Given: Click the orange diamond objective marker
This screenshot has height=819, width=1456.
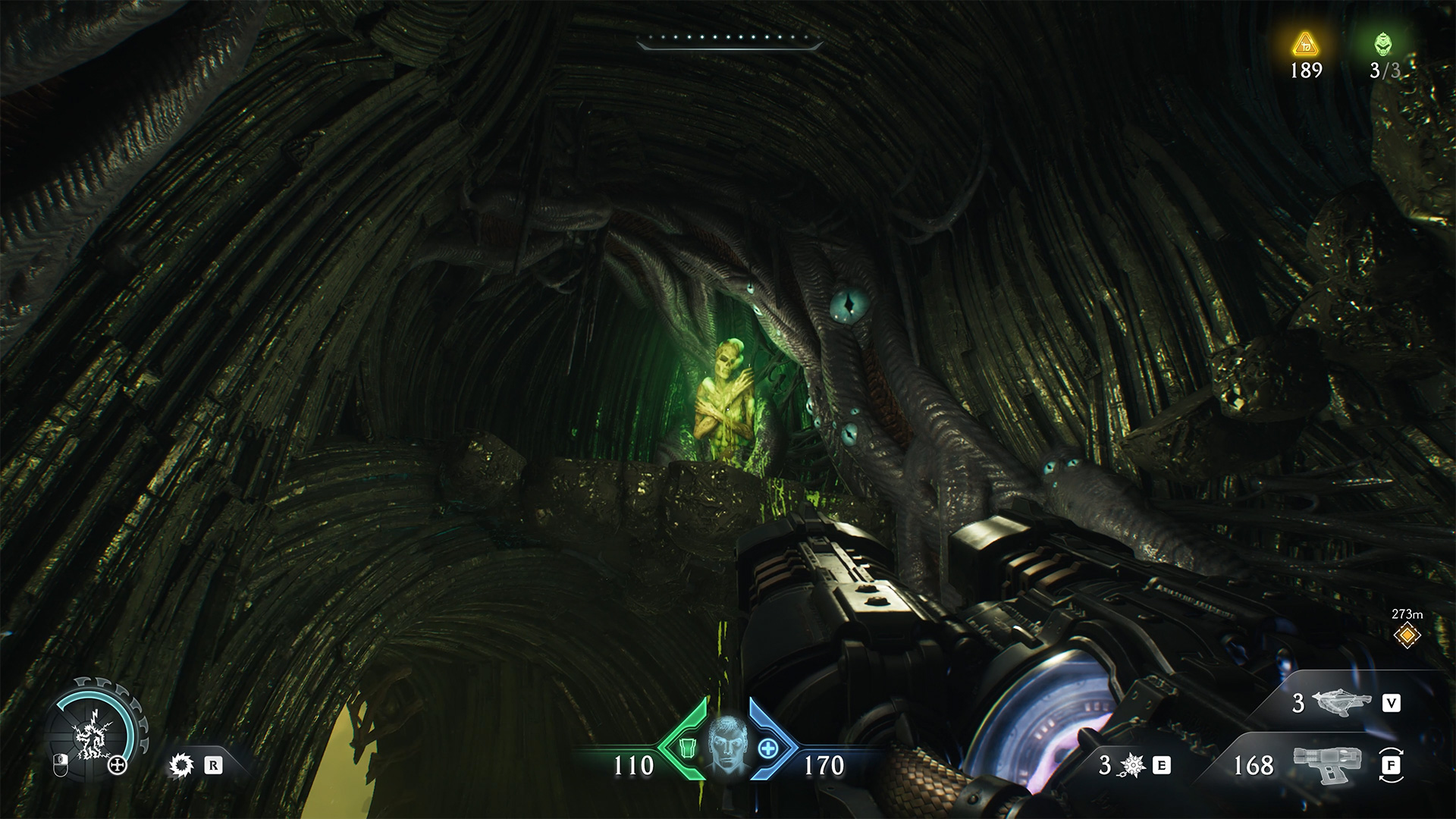Looking at the screenshot, I should 1407,635.
